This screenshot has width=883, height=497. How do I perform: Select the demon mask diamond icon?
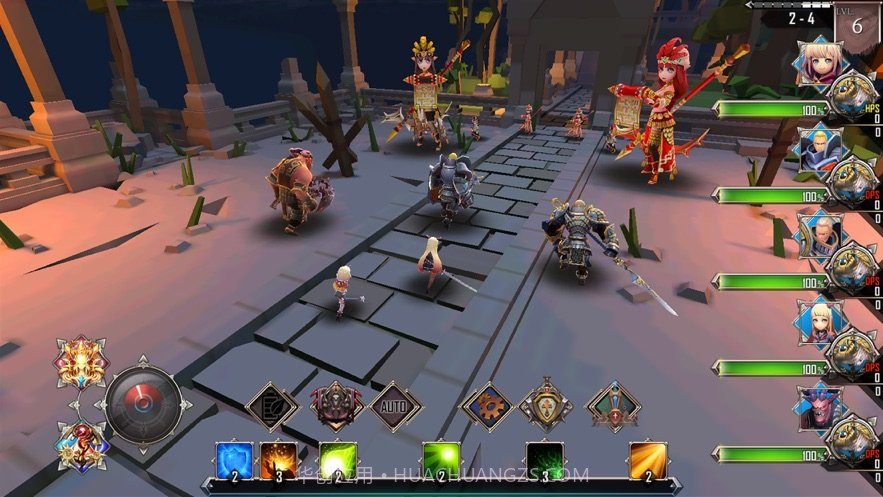coord(337,406)
